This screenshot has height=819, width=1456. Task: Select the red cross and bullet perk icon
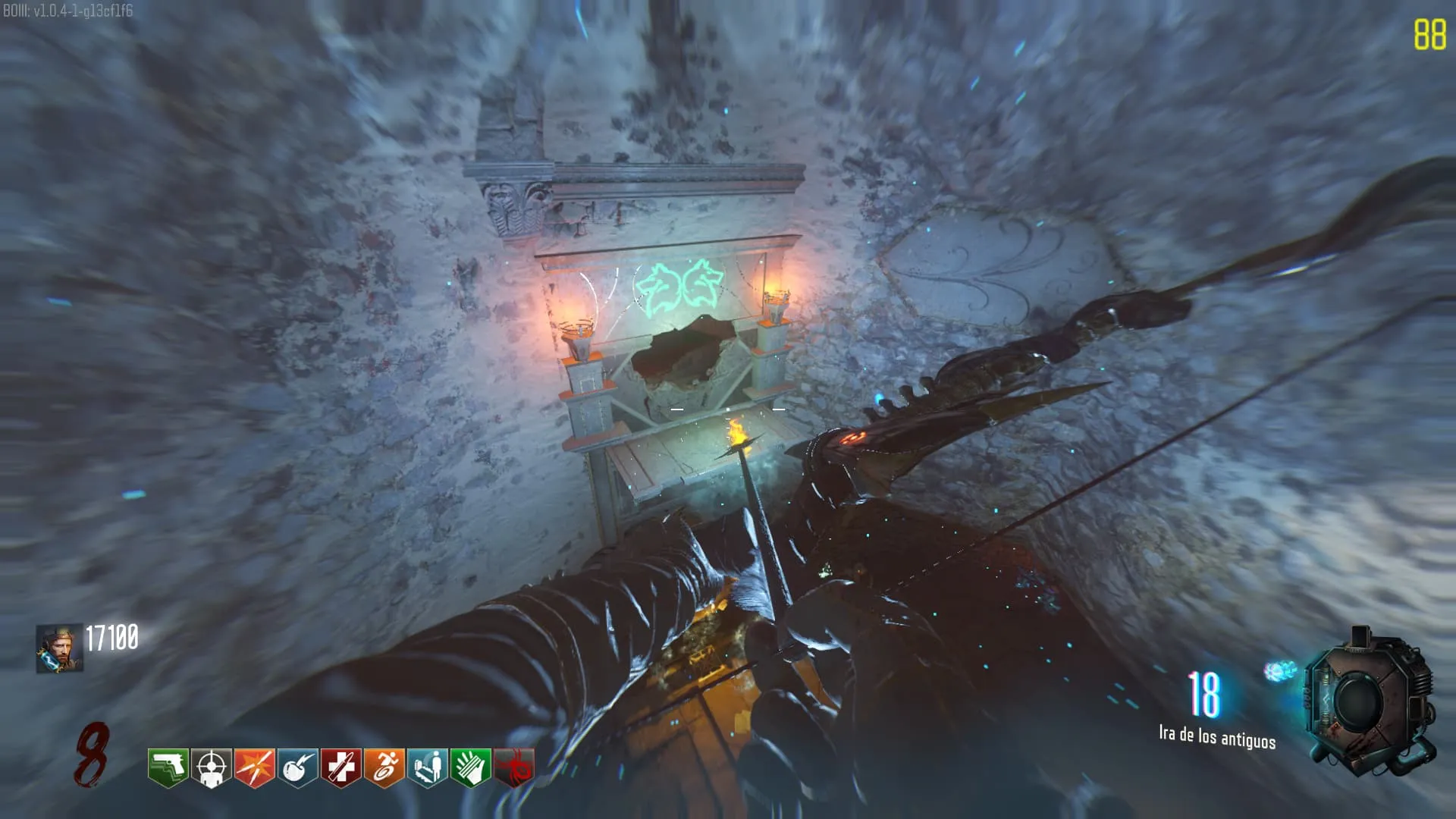(x=340, y=767)
